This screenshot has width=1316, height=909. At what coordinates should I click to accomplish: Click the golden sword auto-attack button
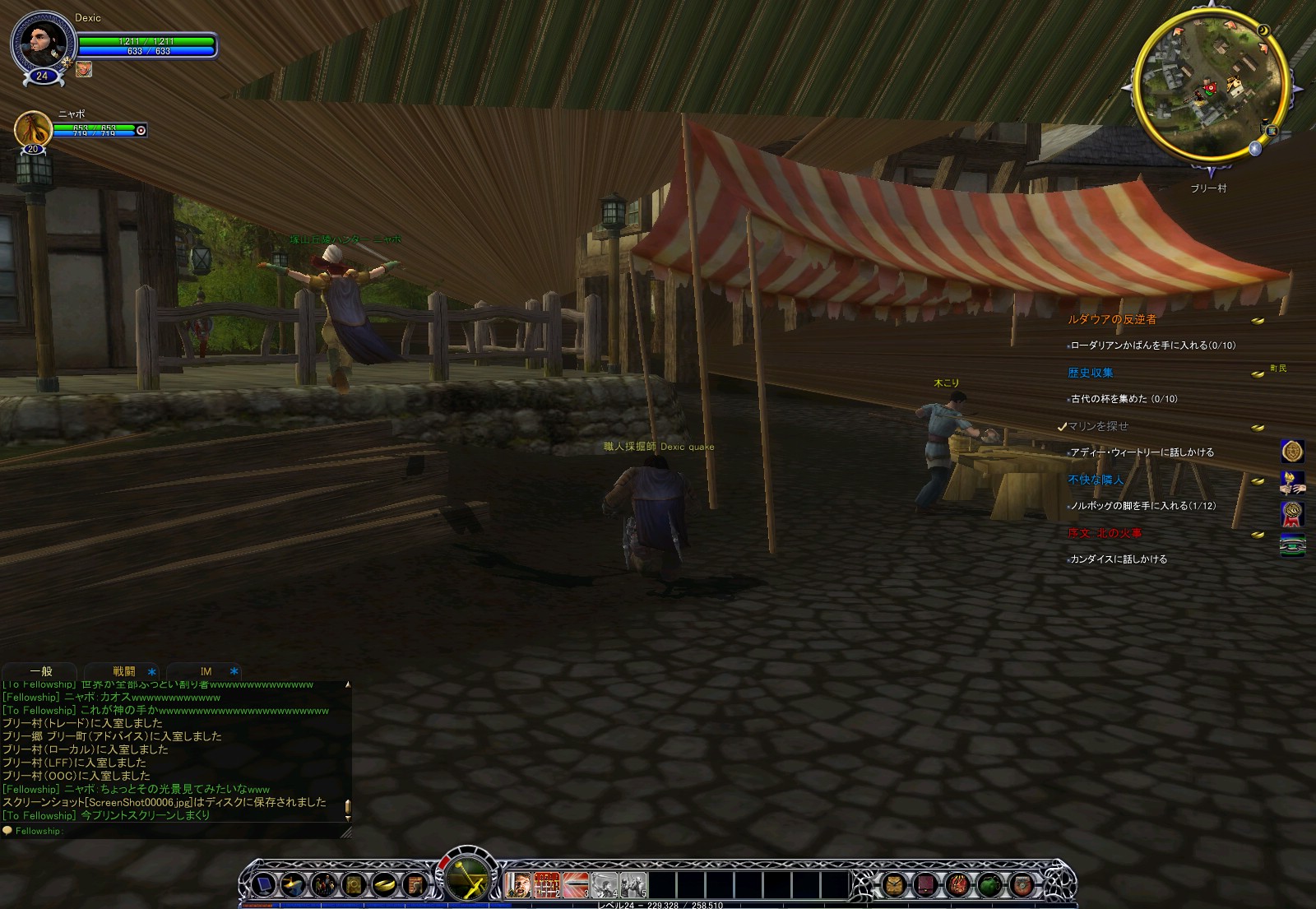pos(466,879)
